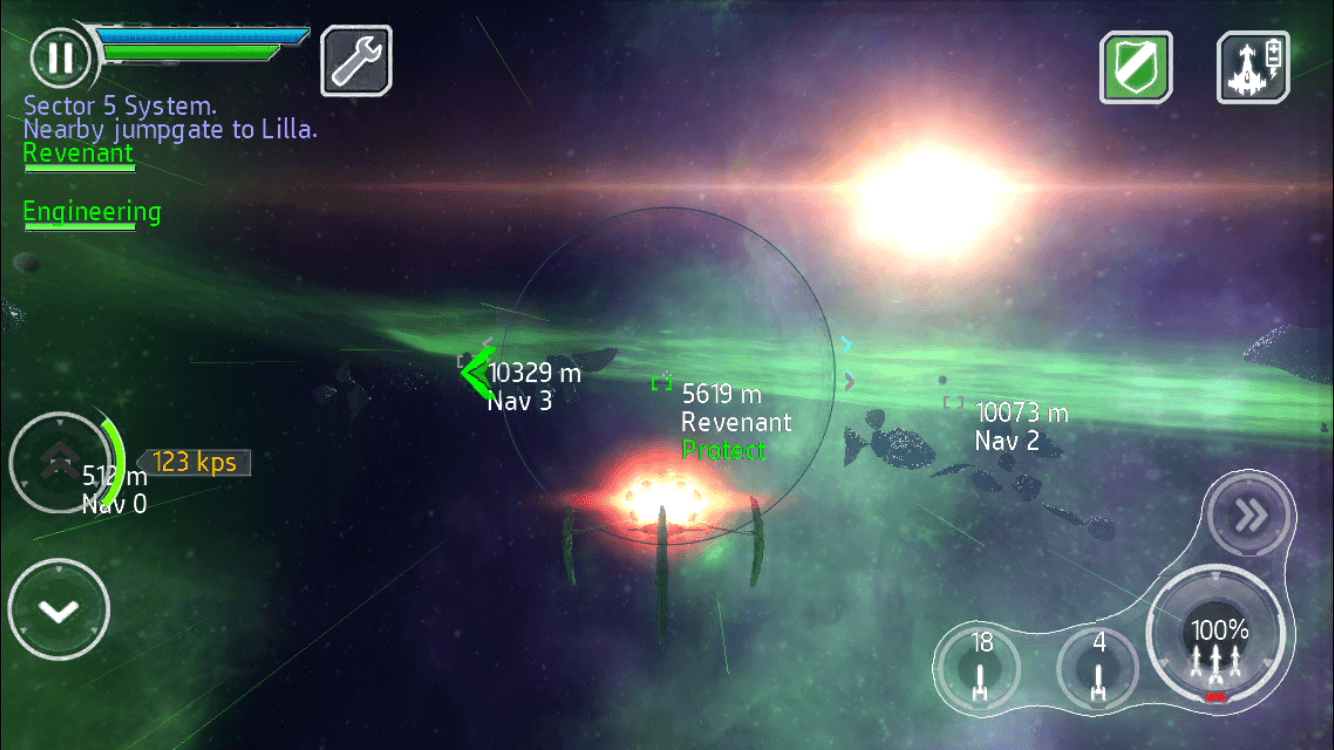This screenshot has height=750, width=1334.
Task: Target the Revenant ship under Protect
Action: (662, 383)
